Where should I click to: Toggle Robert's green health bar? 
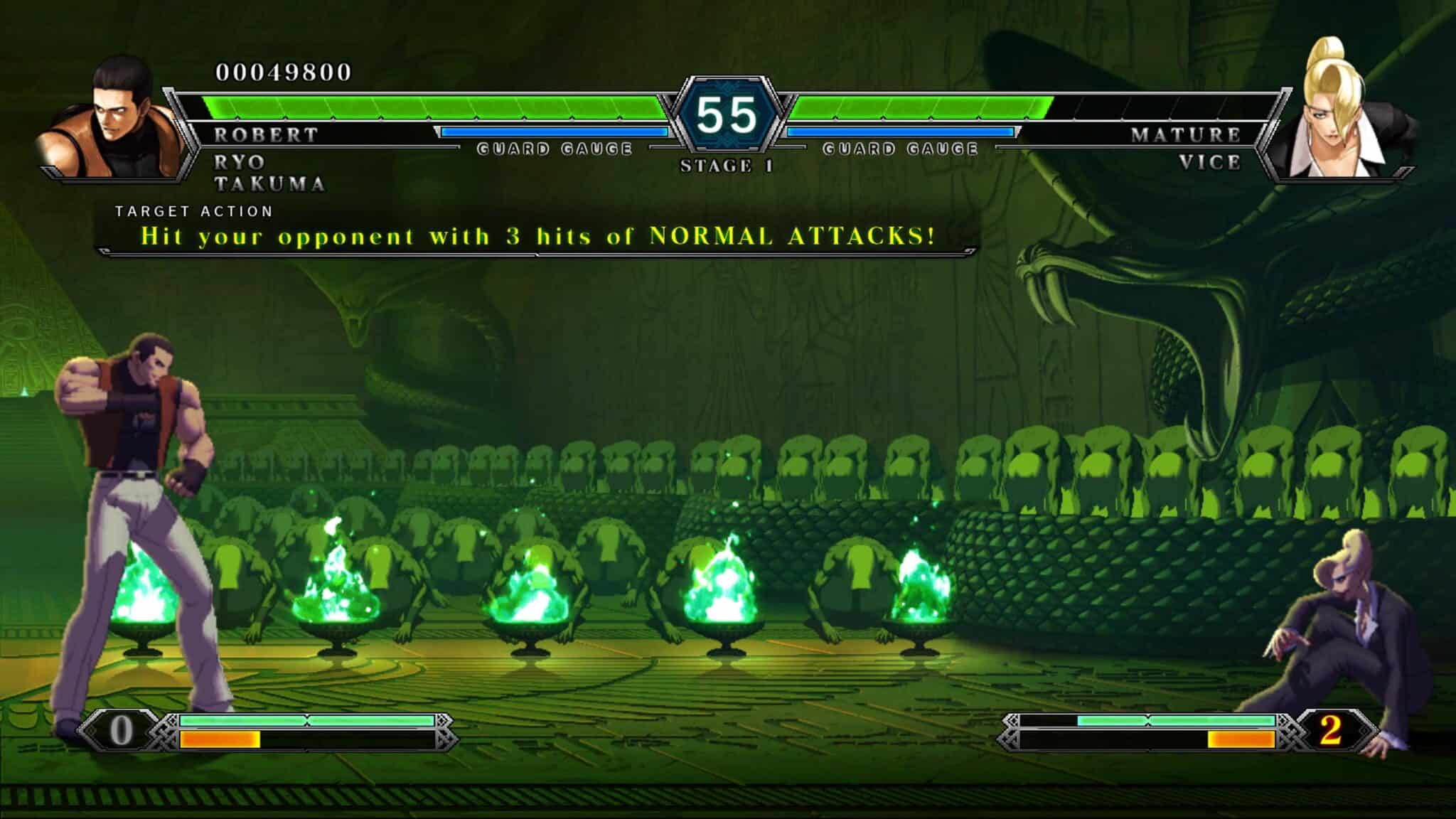pos(427,107)
